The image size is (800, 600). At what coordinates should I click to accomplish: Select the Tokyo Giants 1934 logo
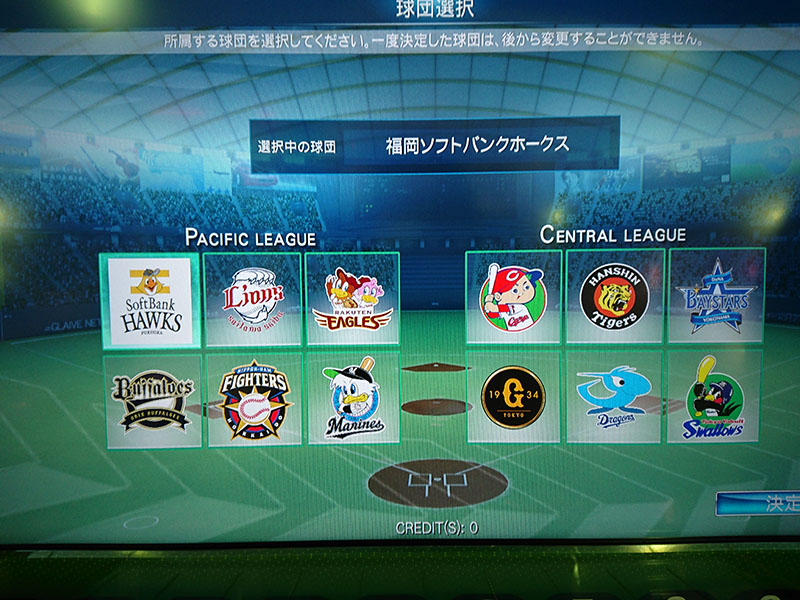point(513,396)
